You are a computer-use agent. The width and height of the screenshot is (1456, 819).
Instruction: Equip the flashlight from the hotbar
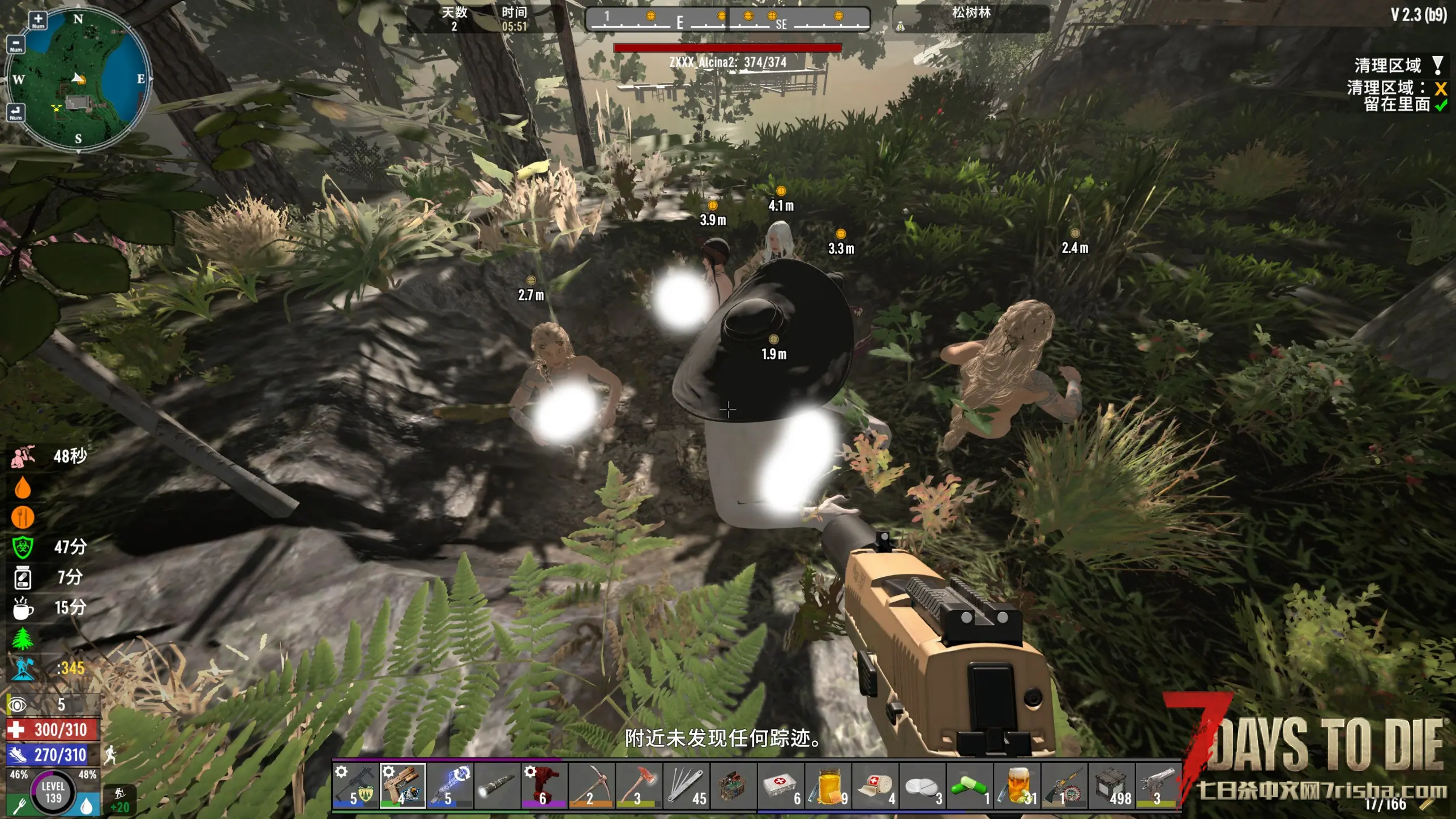coord(497,786)
